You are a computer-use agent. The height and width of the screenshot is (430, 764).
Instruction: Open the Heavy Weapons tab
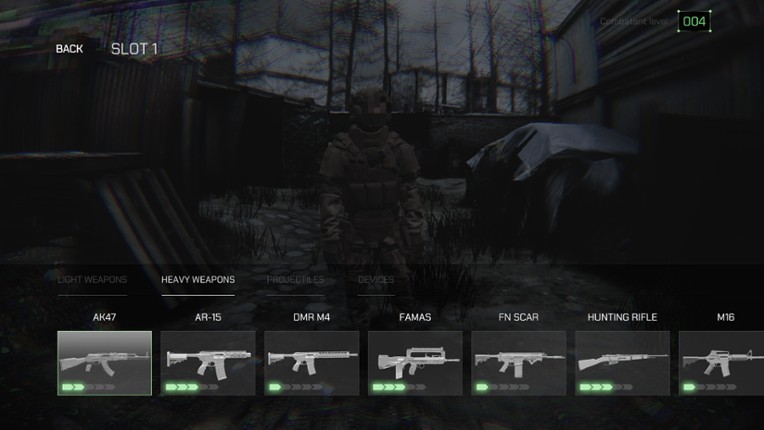(x=198, y=280)
